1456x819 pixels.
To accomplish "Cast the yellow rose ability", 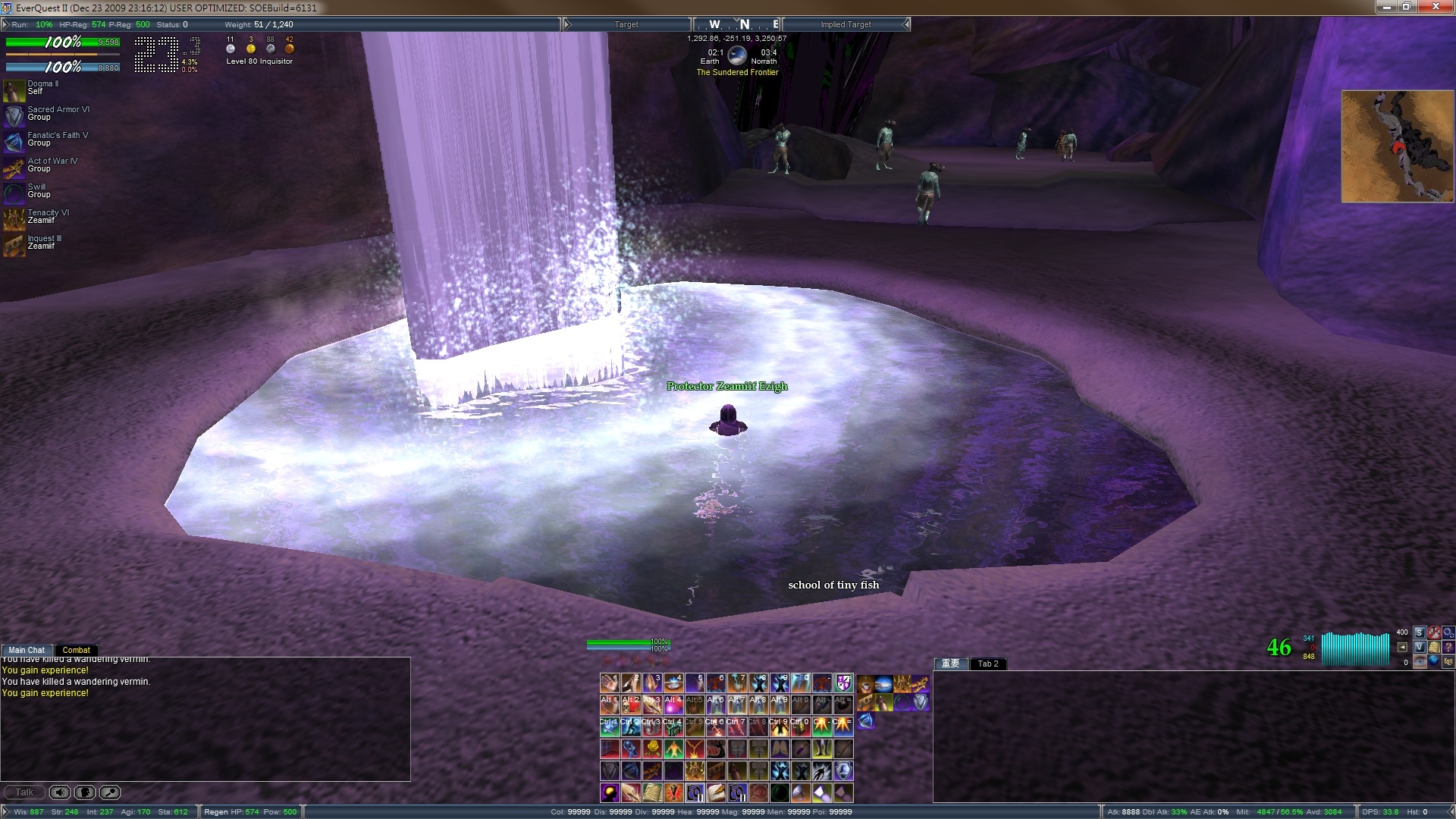I will pos(651,749).
